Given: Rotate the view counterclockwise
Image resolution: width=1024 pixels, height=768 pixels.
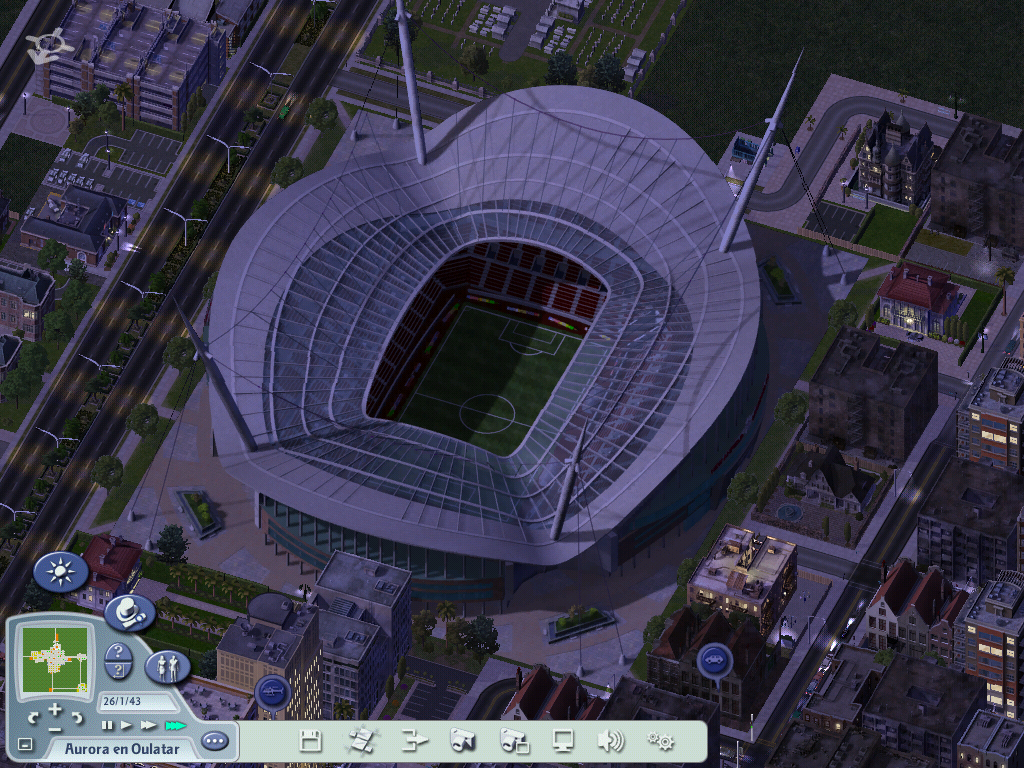Looking at the screenshot, I should tap(33, 716).
